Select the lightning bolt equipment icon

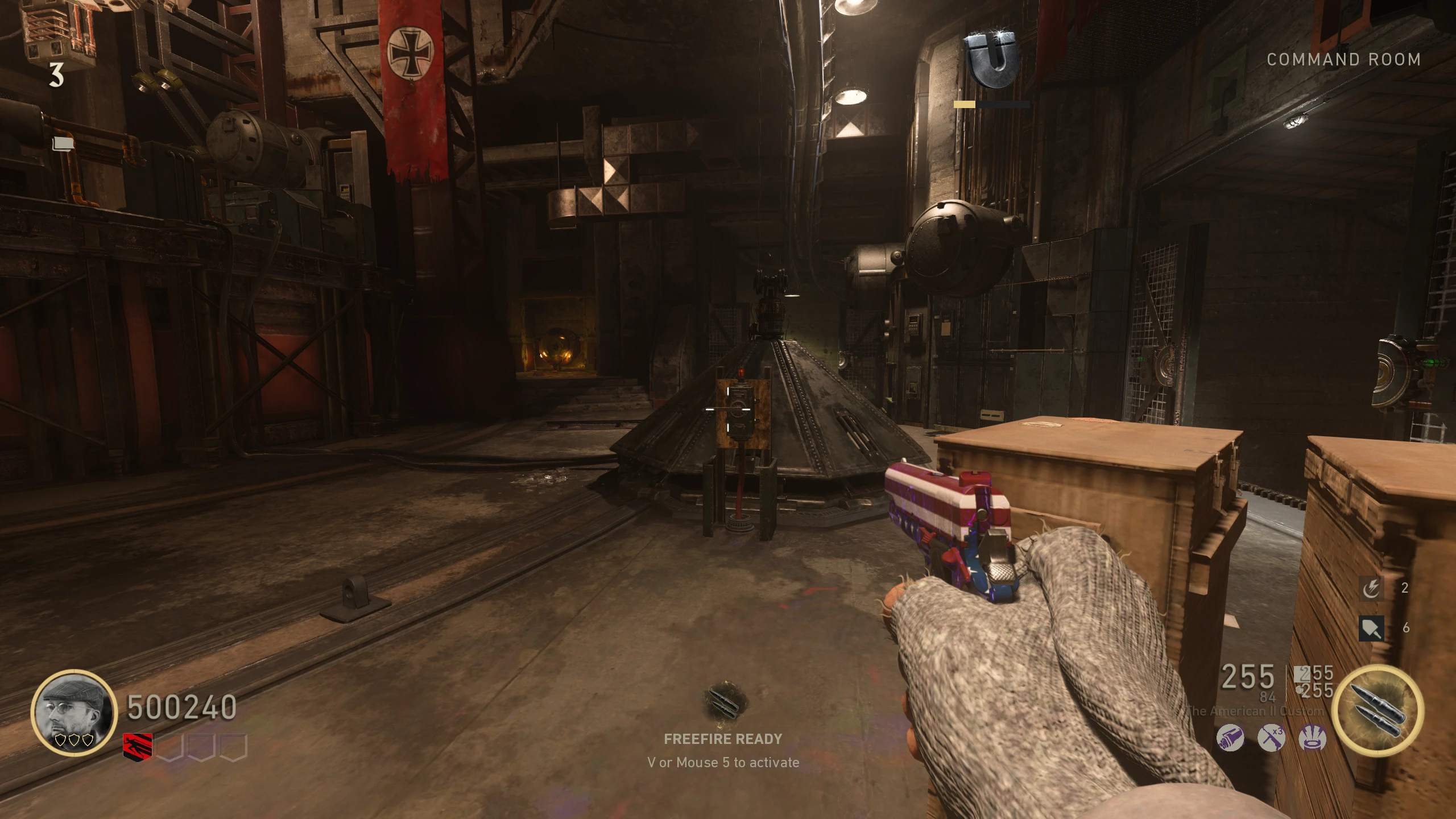tap(1371, 588)
